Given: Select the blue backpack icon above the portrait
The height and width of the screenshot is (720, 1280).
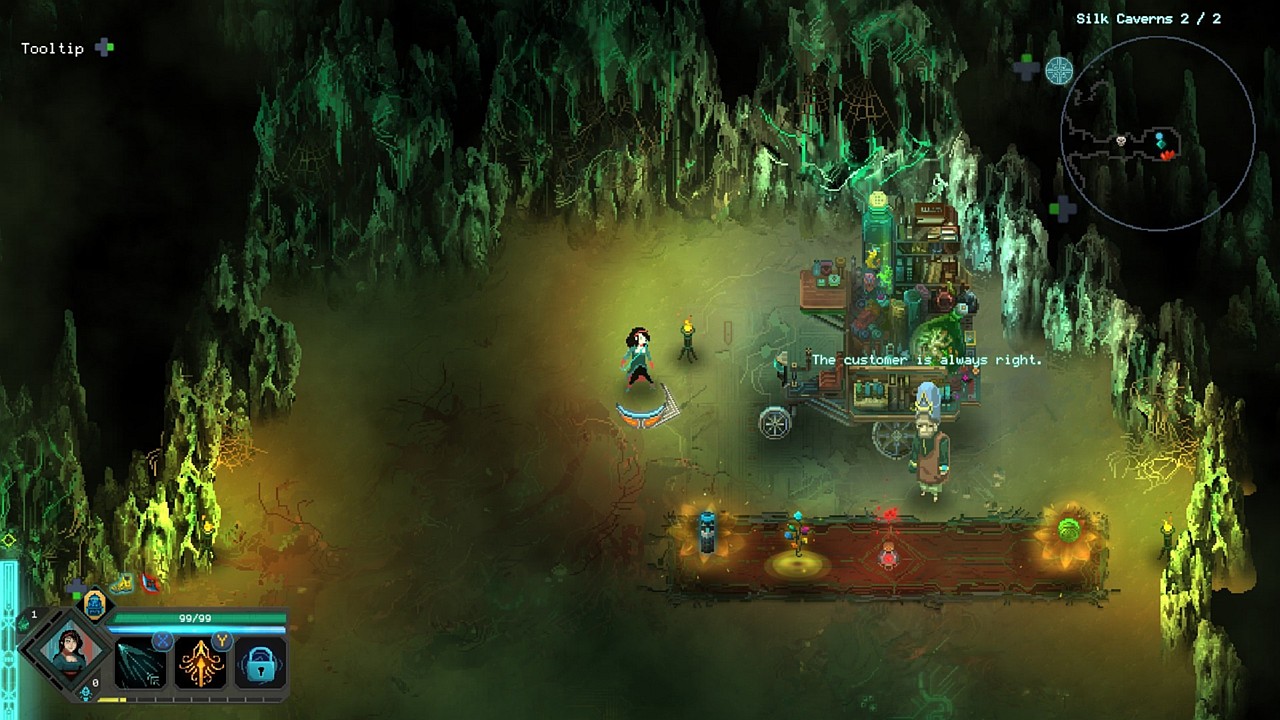Looking at the screenshot, I should (x=94, y=602).
